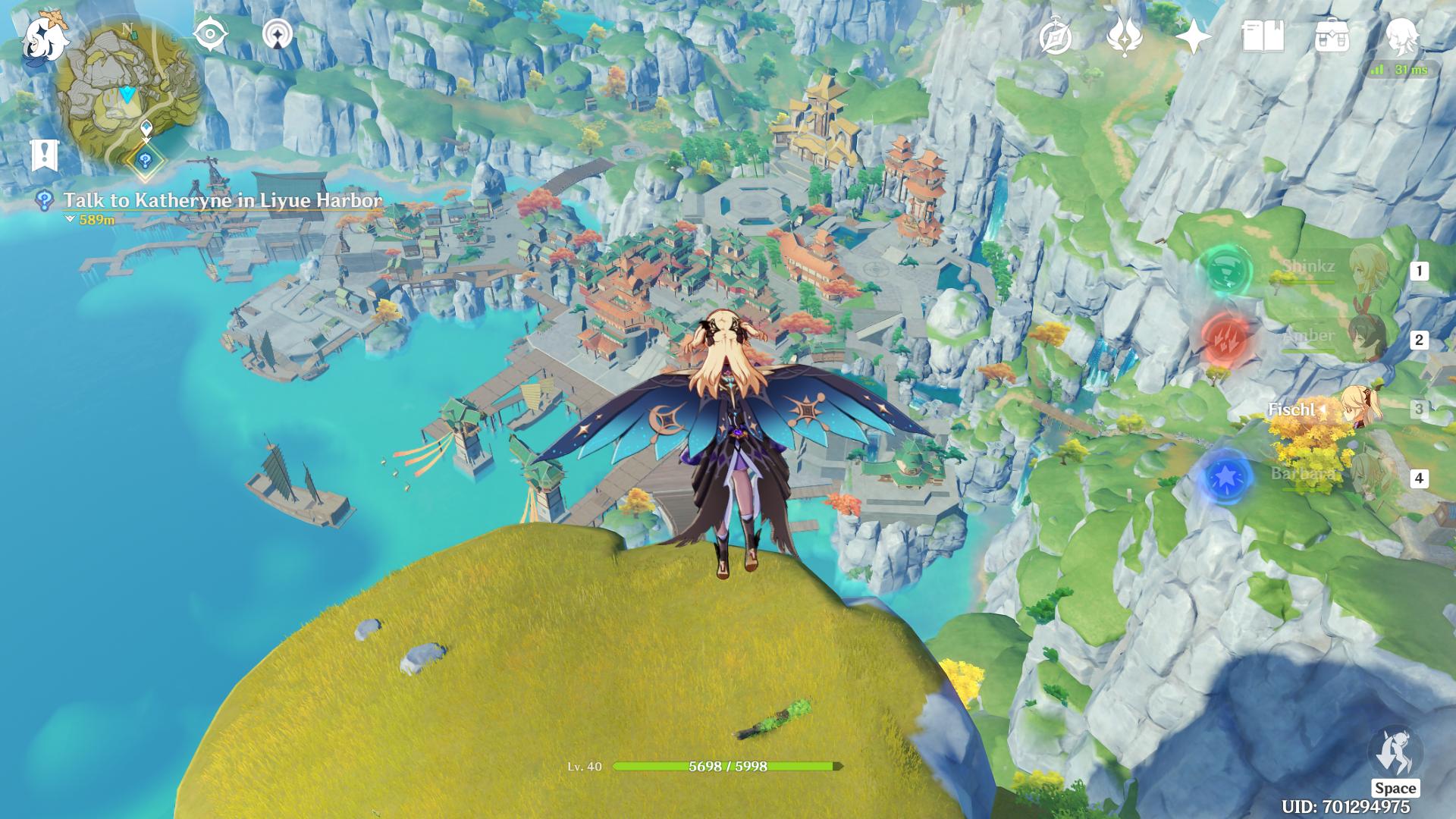Select the Talk to Katheryne quest tracker

coord(221,201)
